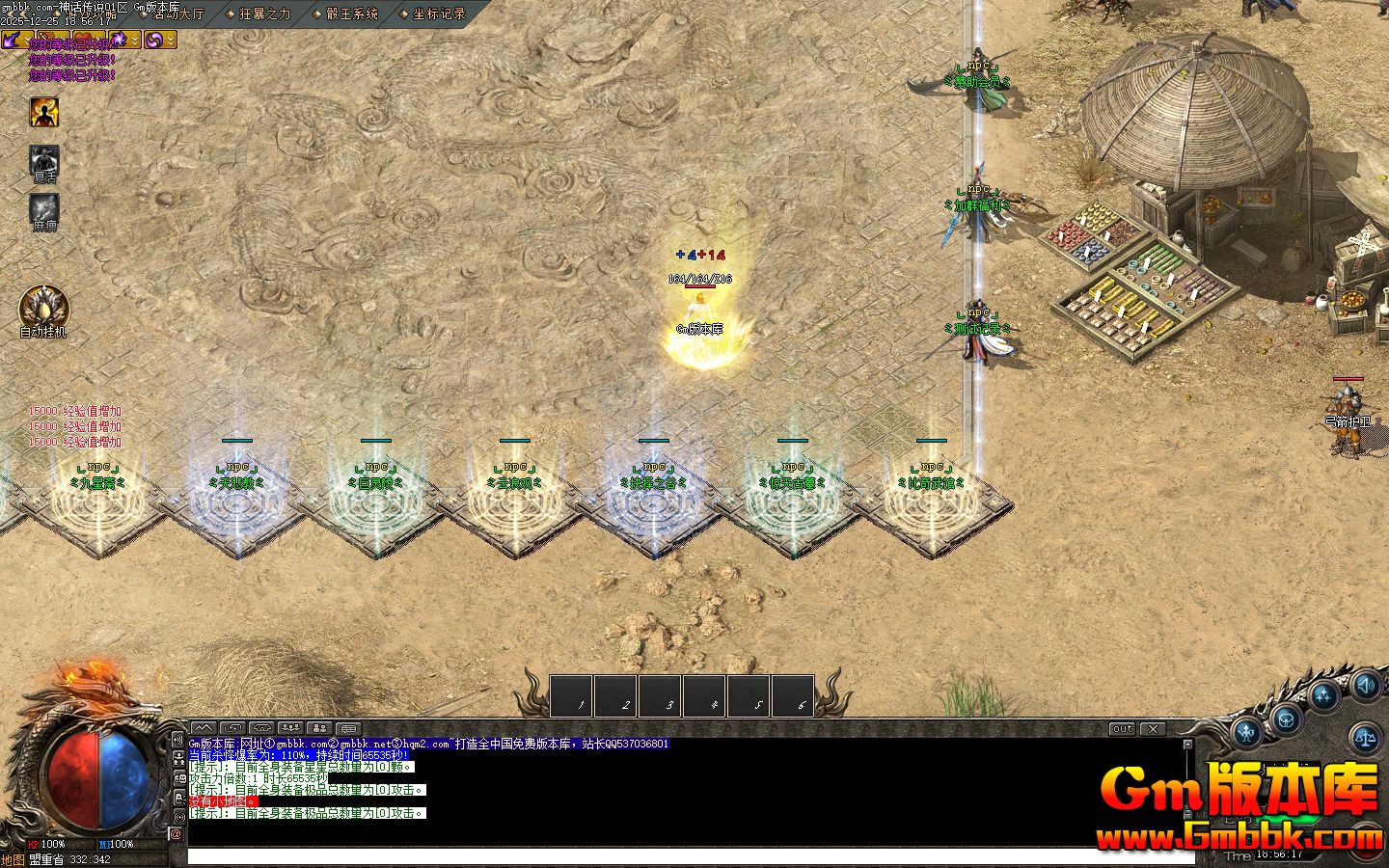Expand the purple swirl skill dropdown
1389x868 pixels.
pyautogui.click(x=171, y=40)
